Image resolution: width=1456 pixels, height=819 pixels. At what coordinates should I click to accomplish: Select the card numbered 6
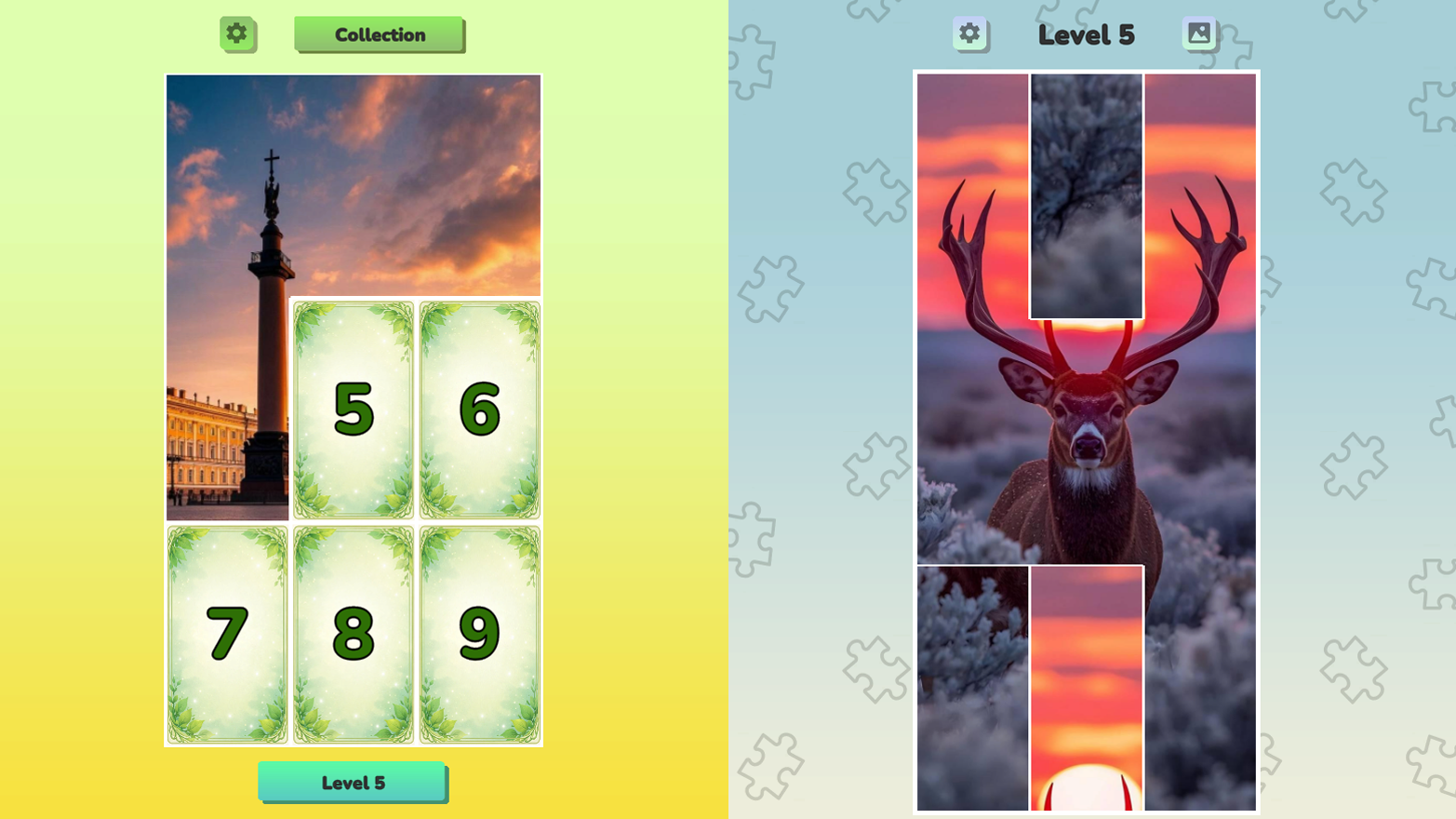(x=480, y=408)
